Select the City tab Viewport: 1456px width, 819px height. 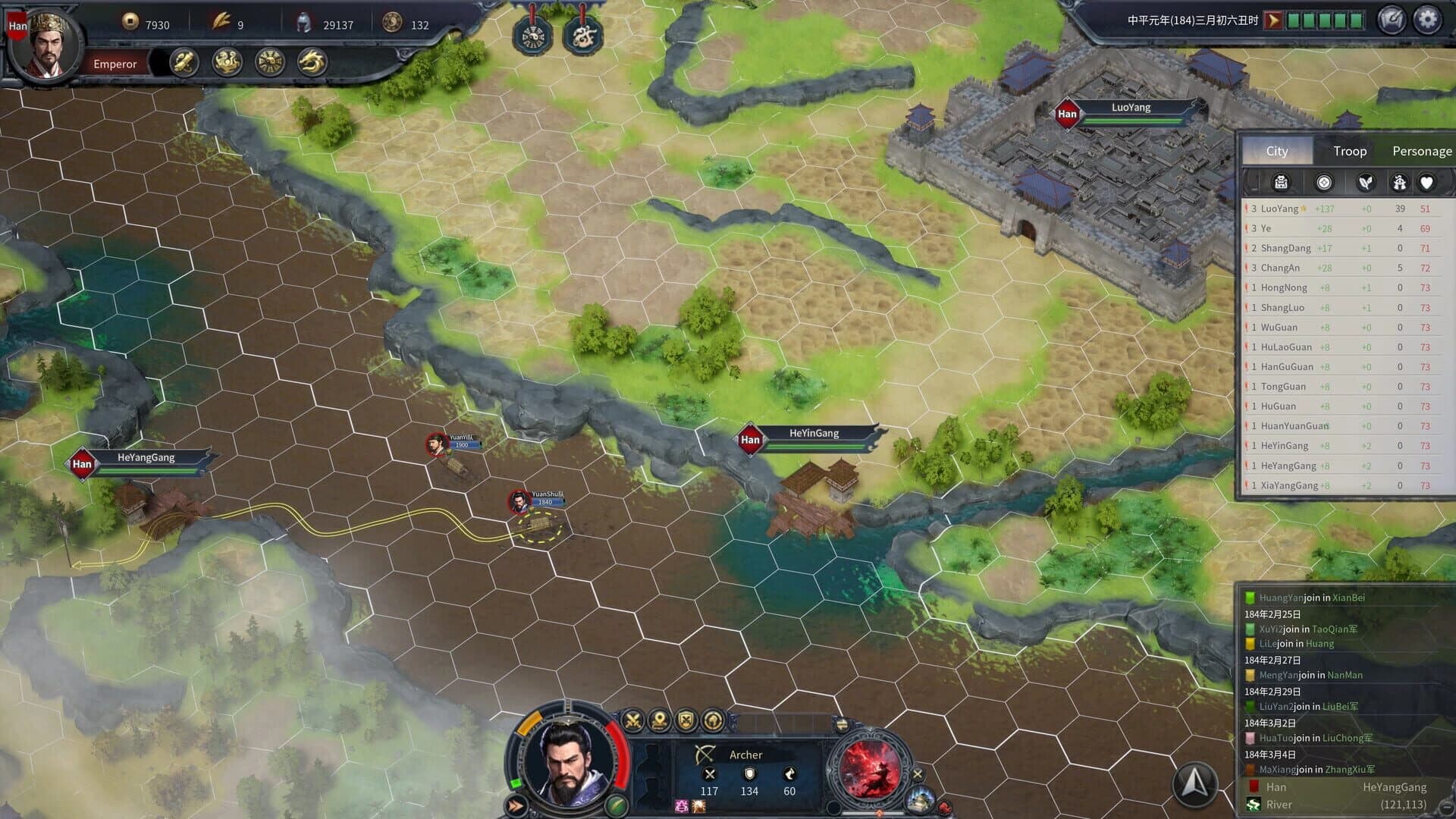1278,151
